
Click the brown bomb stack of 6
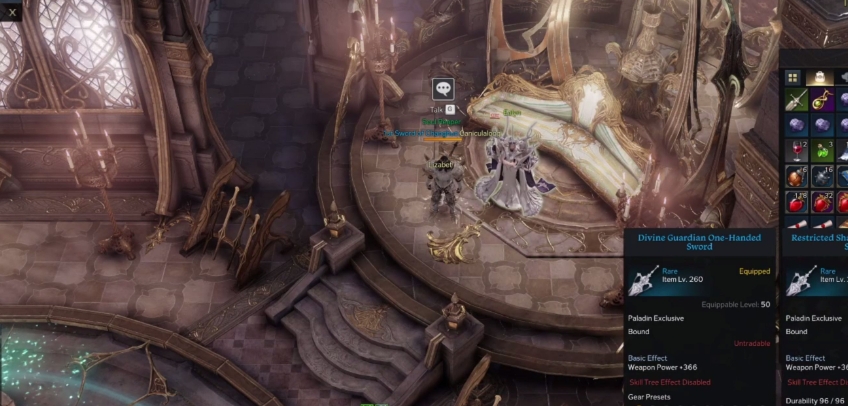796,178
